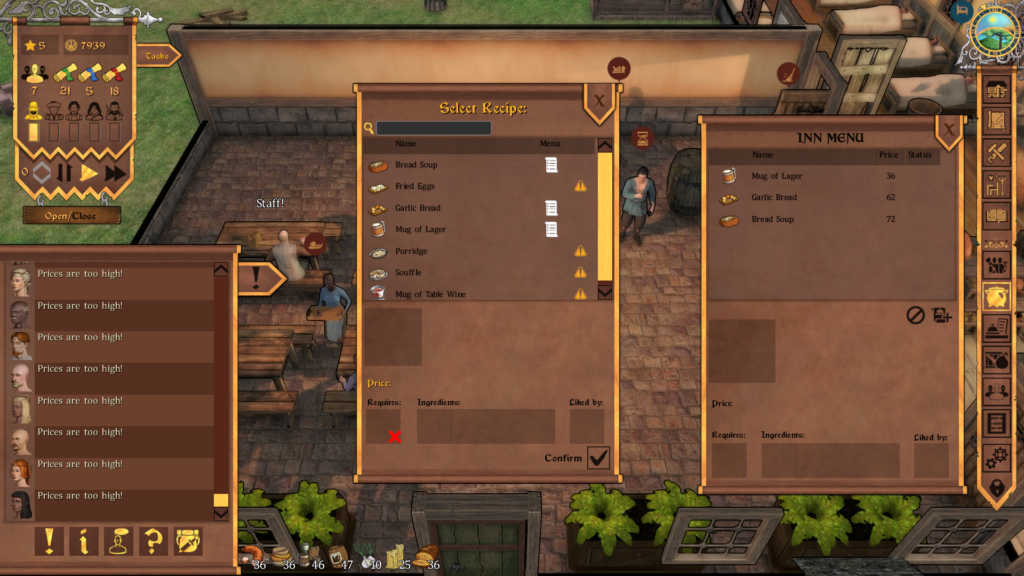Set game speed to normal play
1024x576 pixels.
[x=89, y=173]
